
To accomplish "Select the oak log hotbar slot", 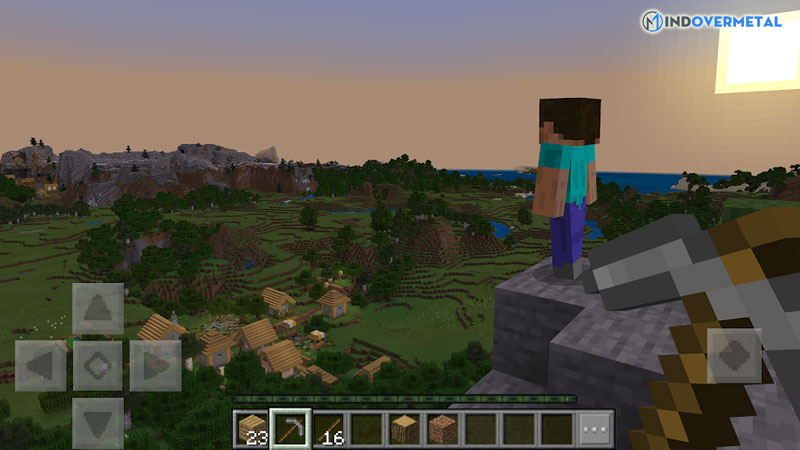I will [405, 428].
